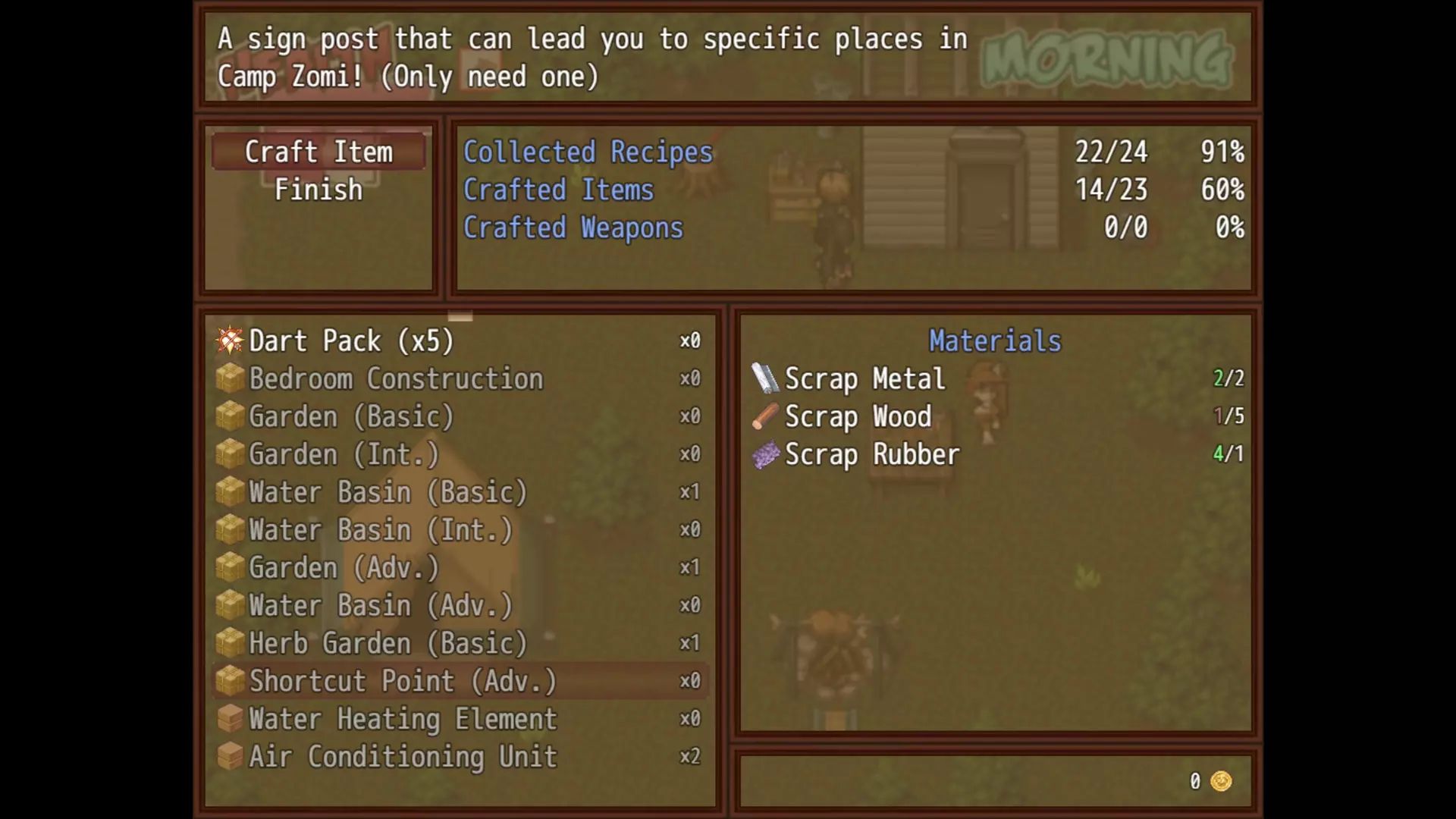Select the Water Basin (Int.) recipe
Image resolution: width=1456 pixels, height=819 pixels.
coord(381,530)
